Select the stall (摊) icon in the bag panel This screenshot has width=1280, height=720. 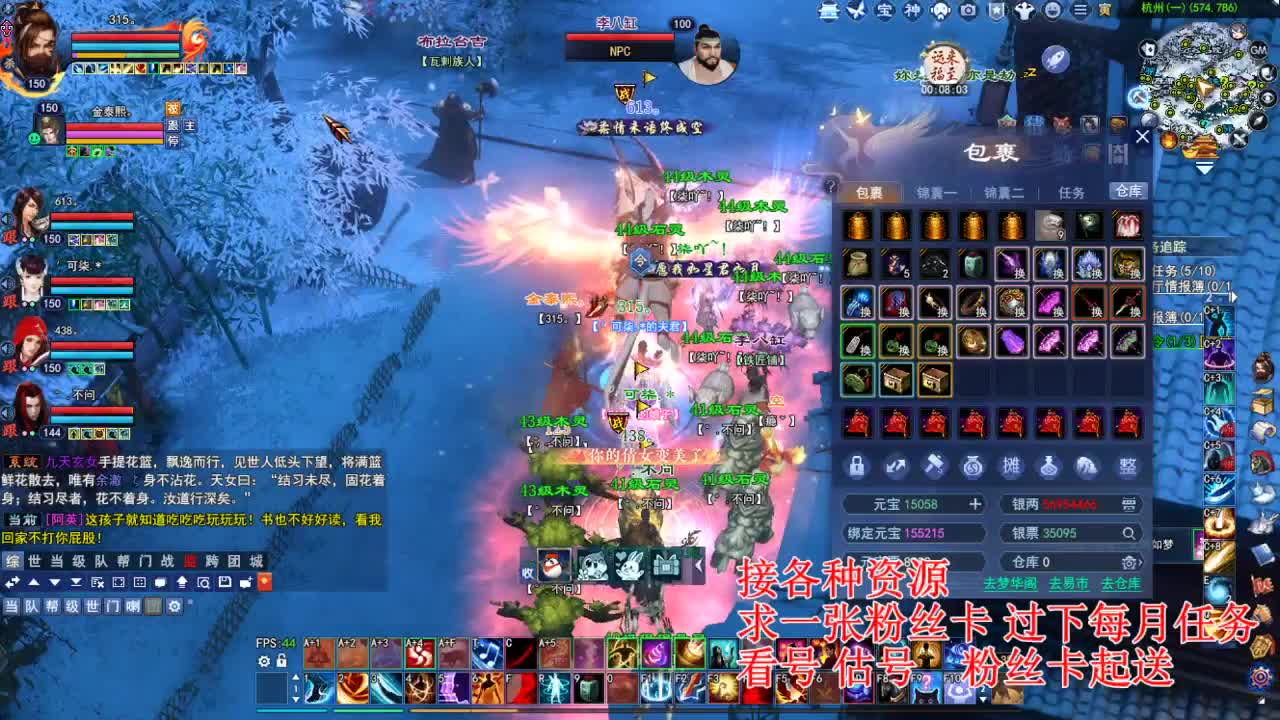pyautogui.click(x=1012, y=468)
